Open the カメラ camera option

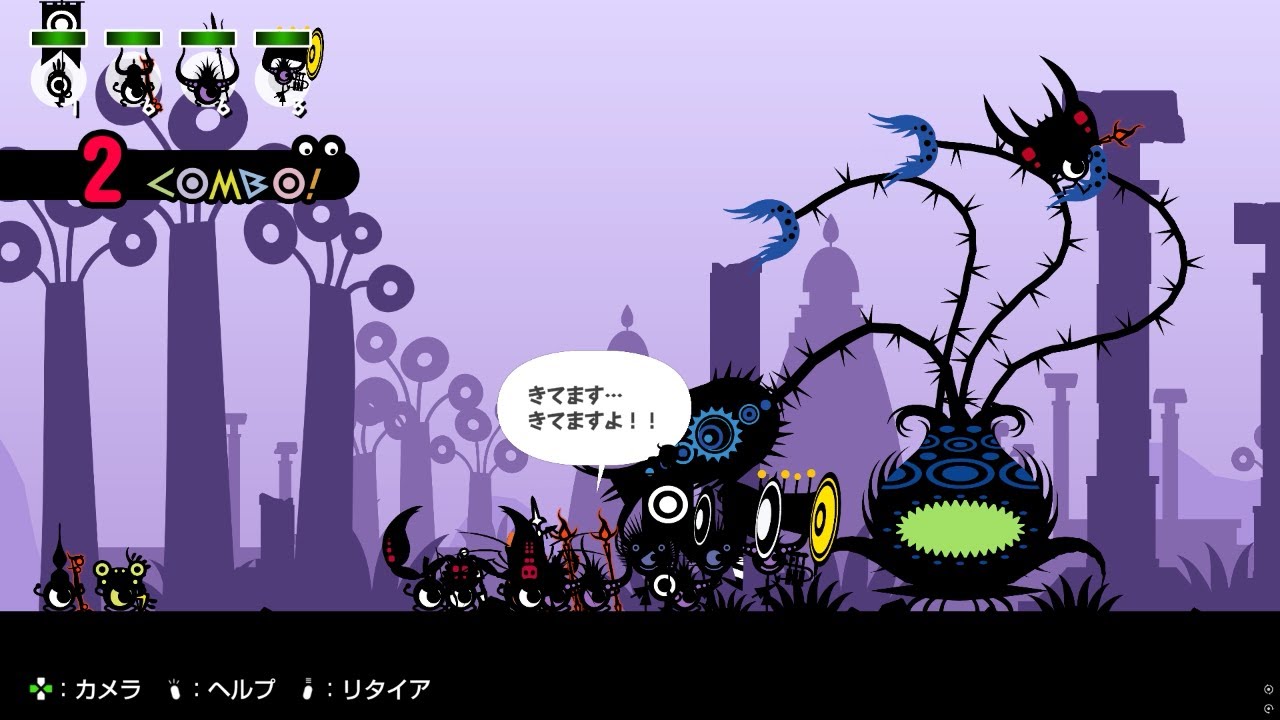[105, 689]
